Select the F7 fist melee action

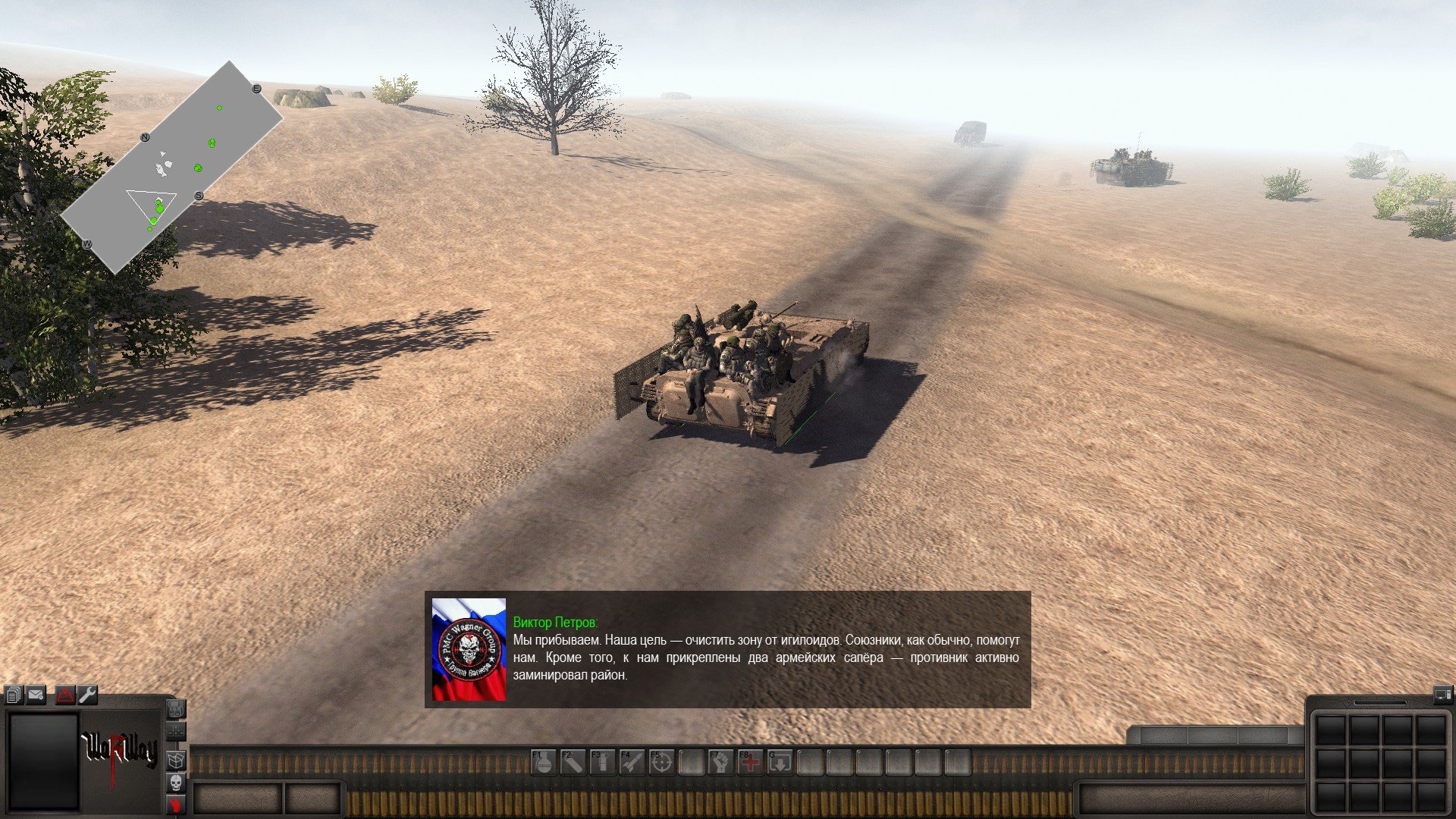point(720,762)
